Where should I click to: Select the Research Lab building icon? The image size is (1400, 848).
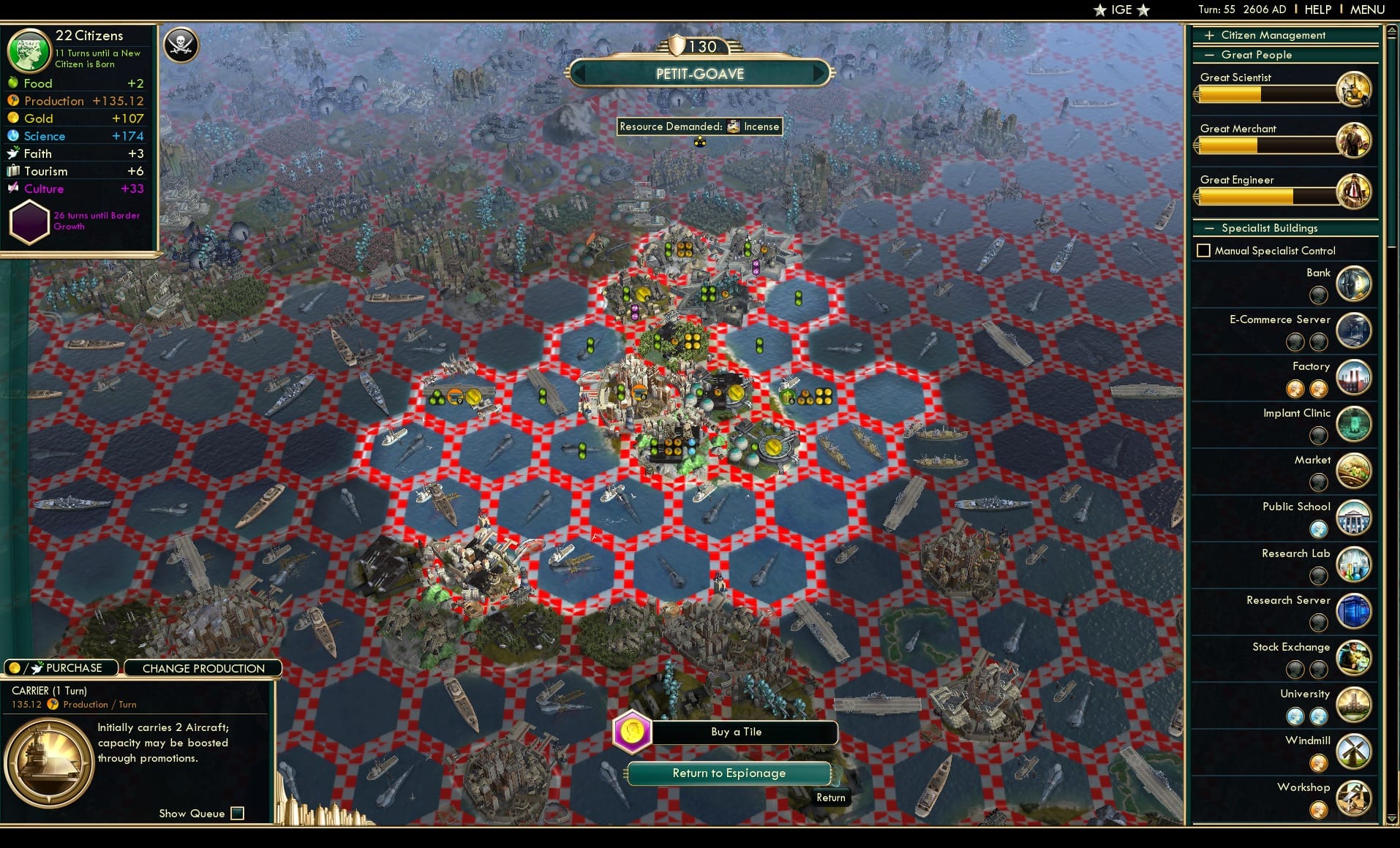click(x=1354, y=564)
